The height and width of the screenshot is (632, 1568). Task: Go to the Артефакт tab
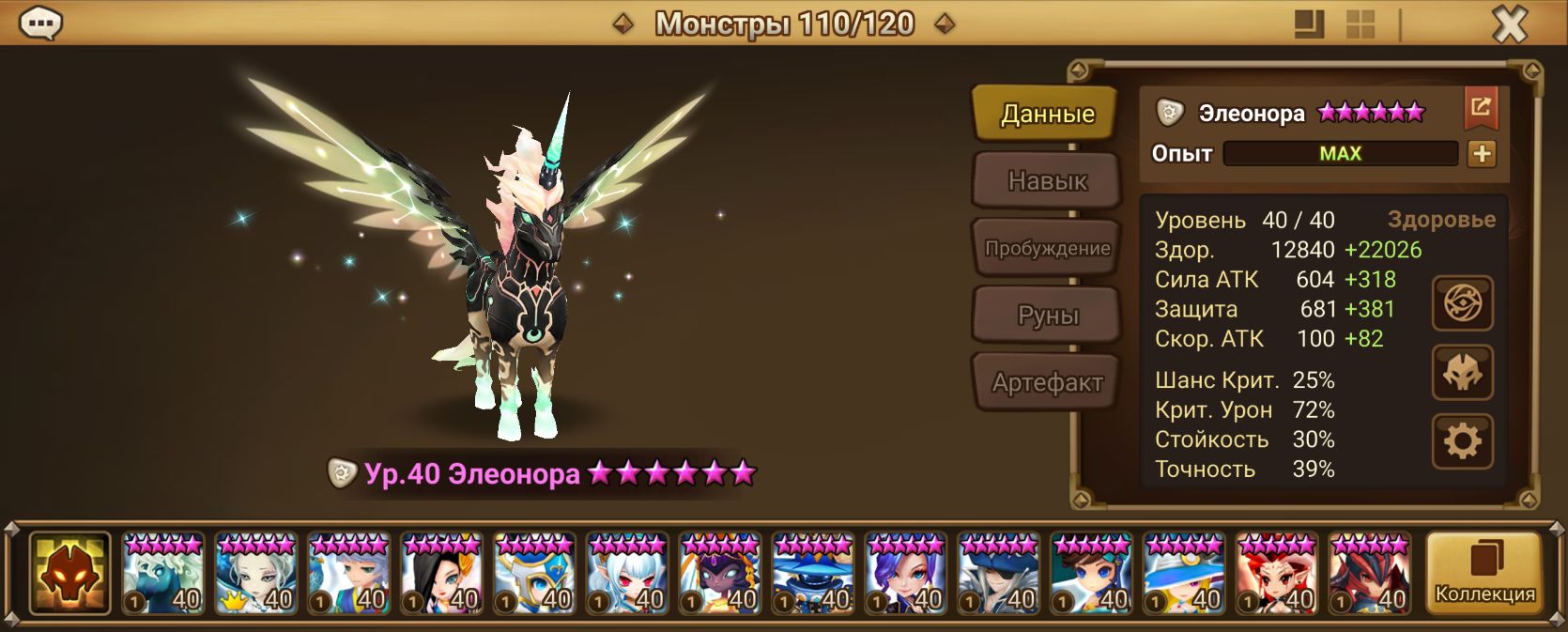click(x=1047, y=382)
